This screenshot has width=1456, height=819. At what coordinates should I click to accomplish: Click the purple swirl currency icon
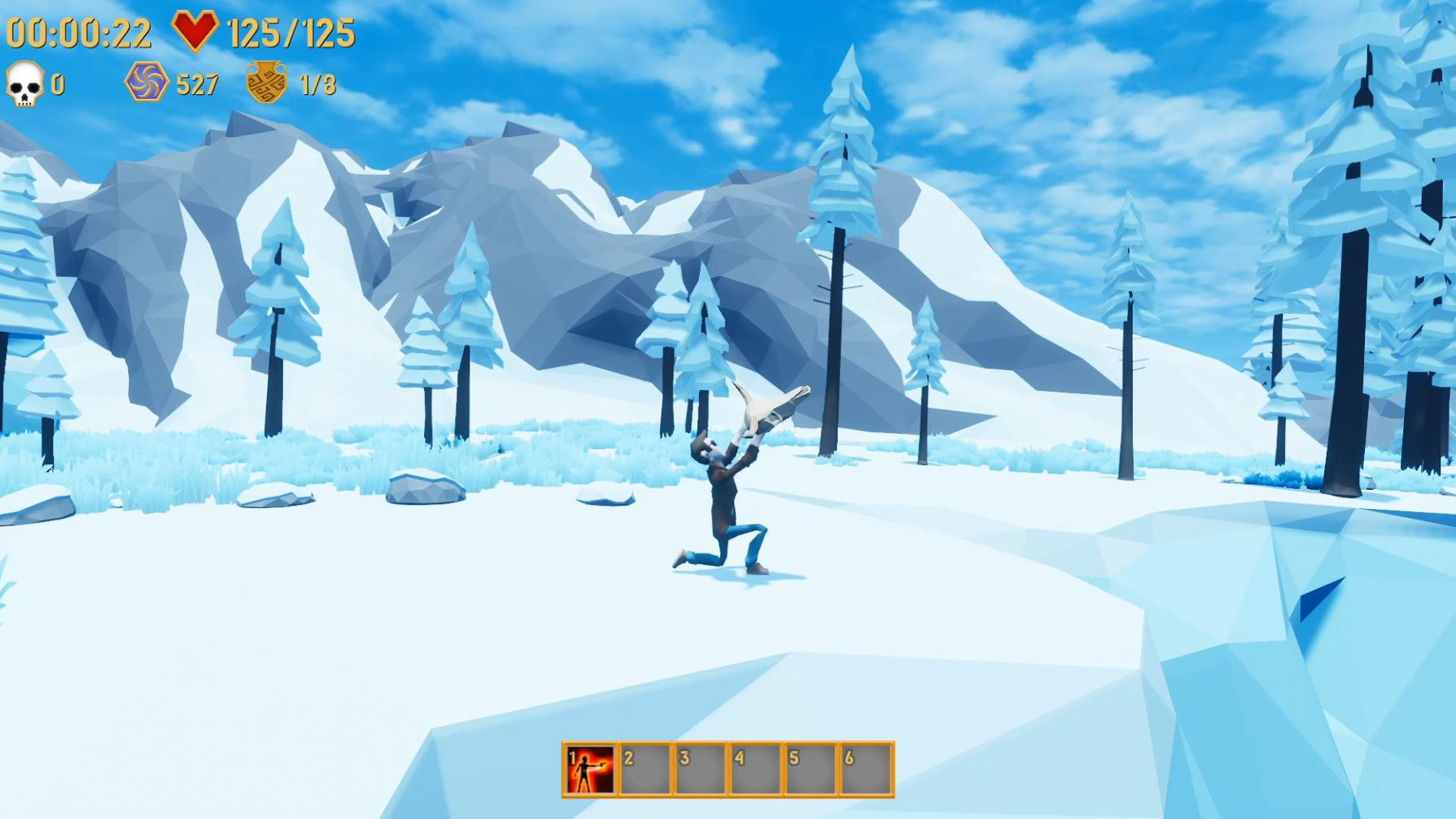(149, 83)
